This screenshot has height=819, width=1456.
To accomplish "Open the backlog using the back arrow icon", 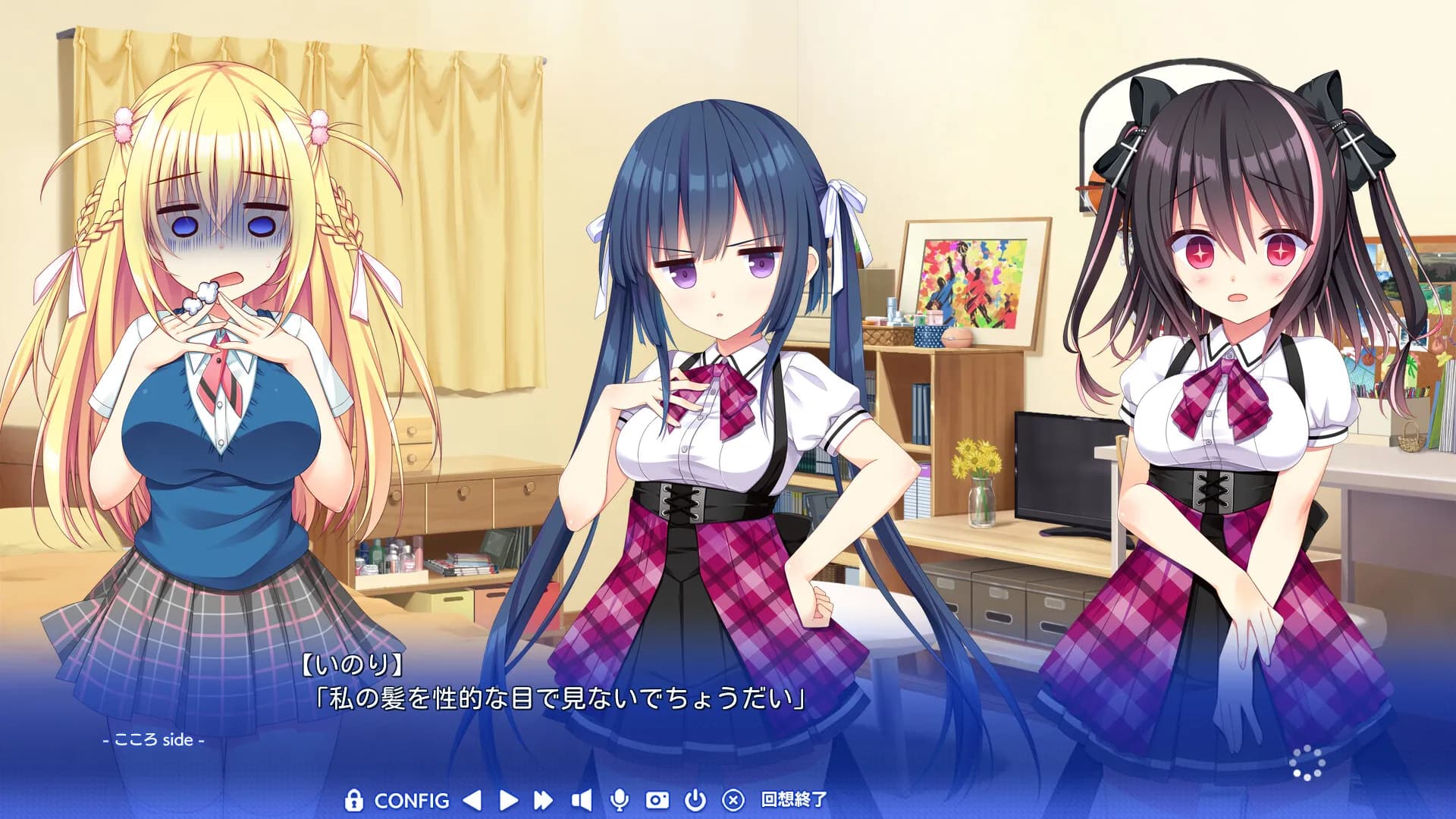I will (x=473, y=800).
